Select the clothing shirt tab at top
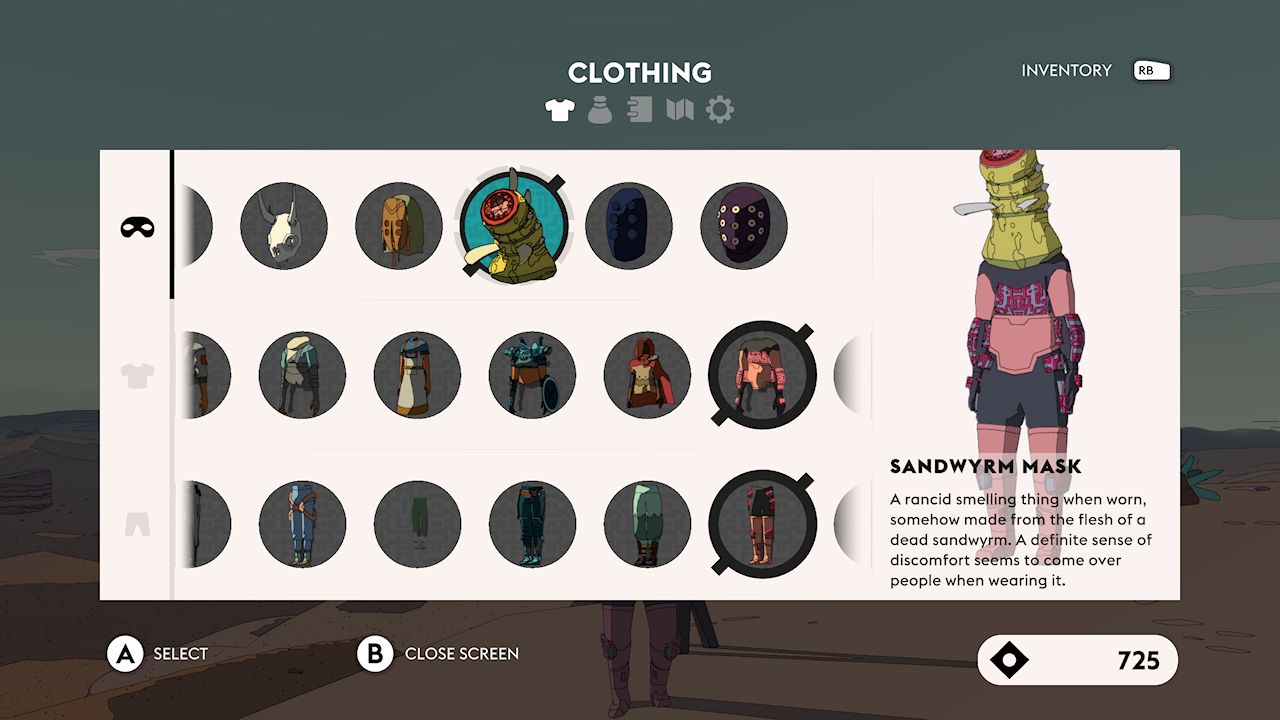This screenshot has width=1280, height=720. [559, 109]
